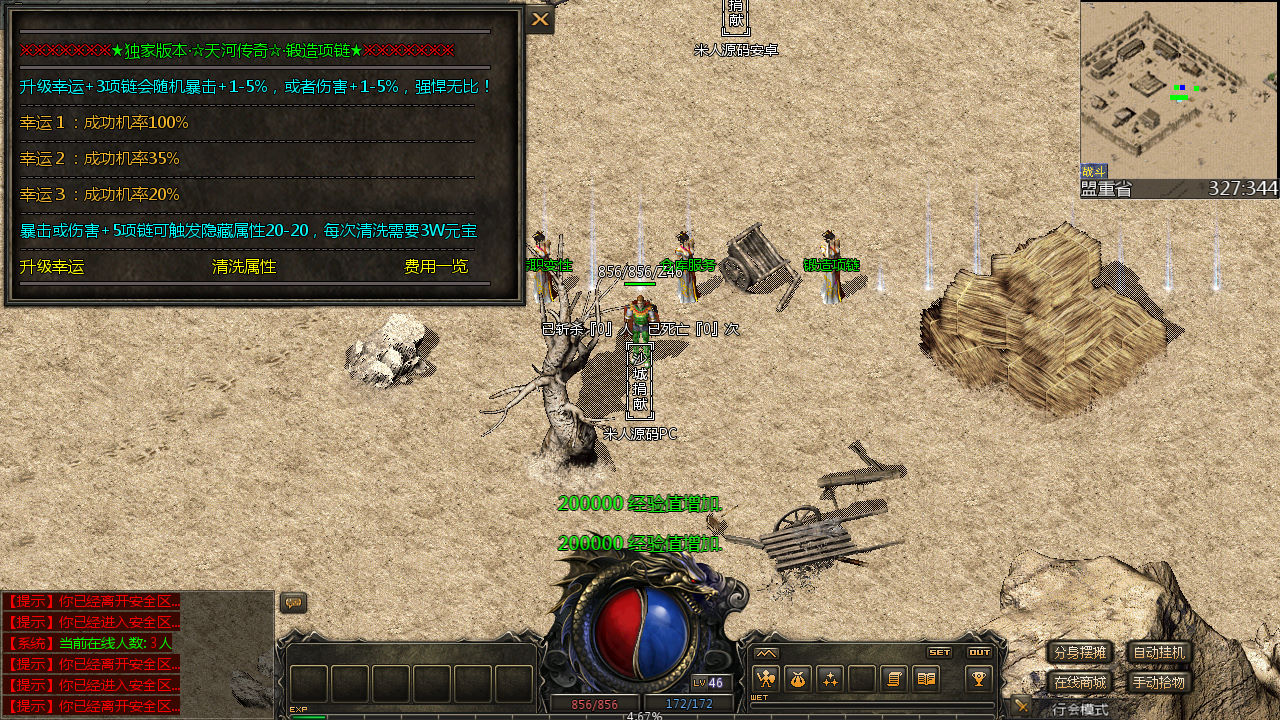Click the OUT exit button
Screen dimensions: 1280x720
pos(979,652)
